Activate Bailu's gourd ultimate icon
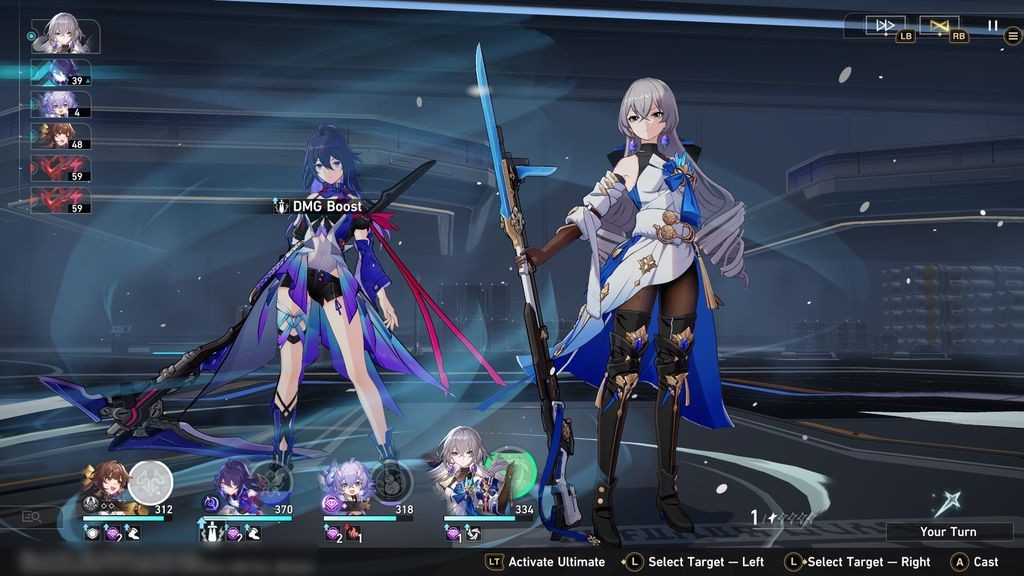 [392, 483]
